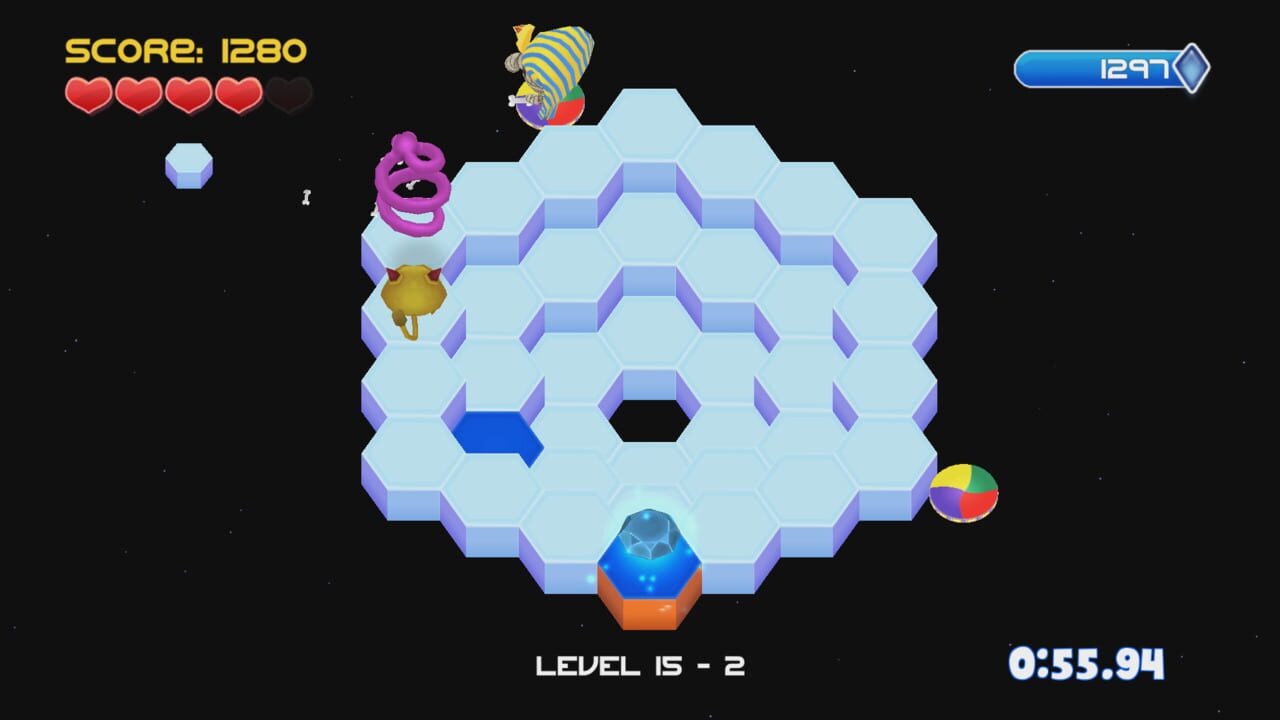Toggle the last filled red heart
This screenshot has height=720, width=1280.
(239, 97)
